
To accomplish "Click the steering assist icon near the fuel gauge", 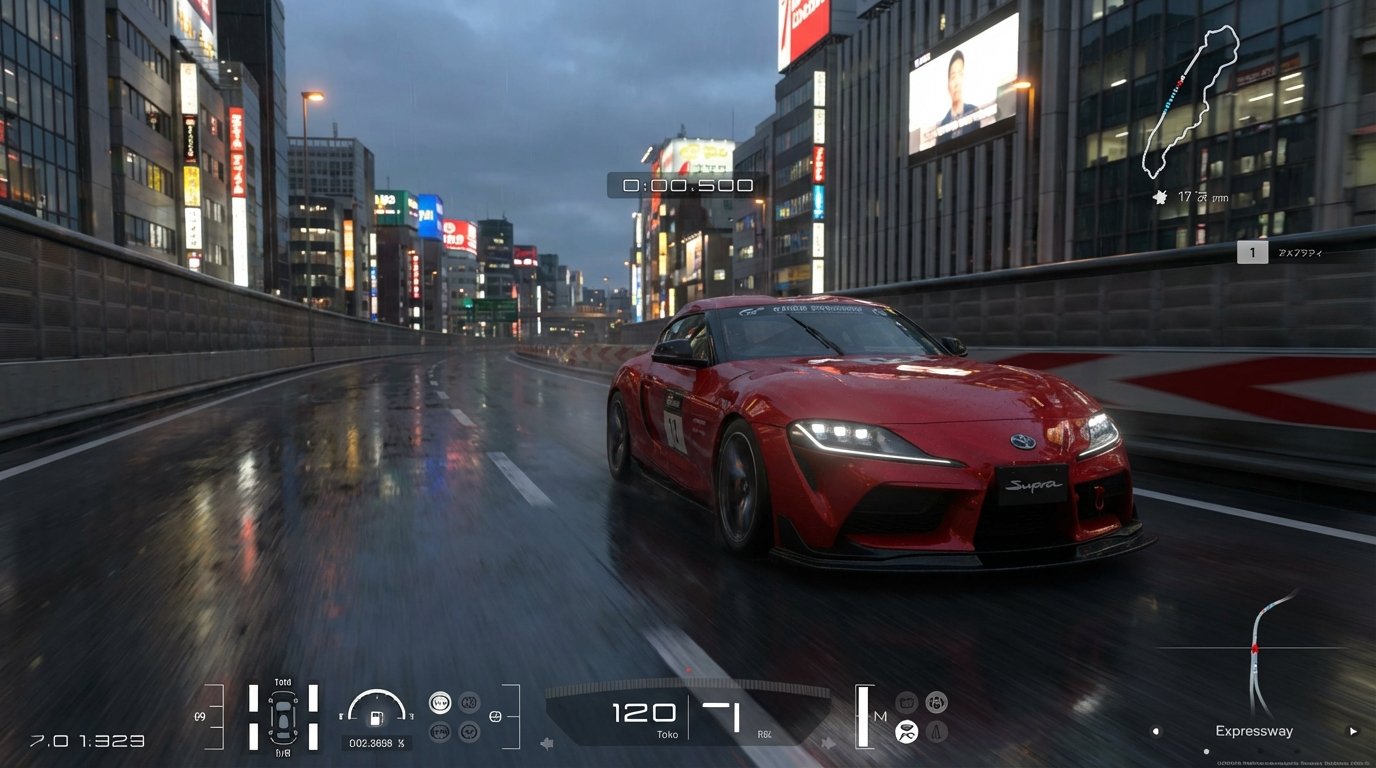I will pyautogui.click(x=495, y=716).
